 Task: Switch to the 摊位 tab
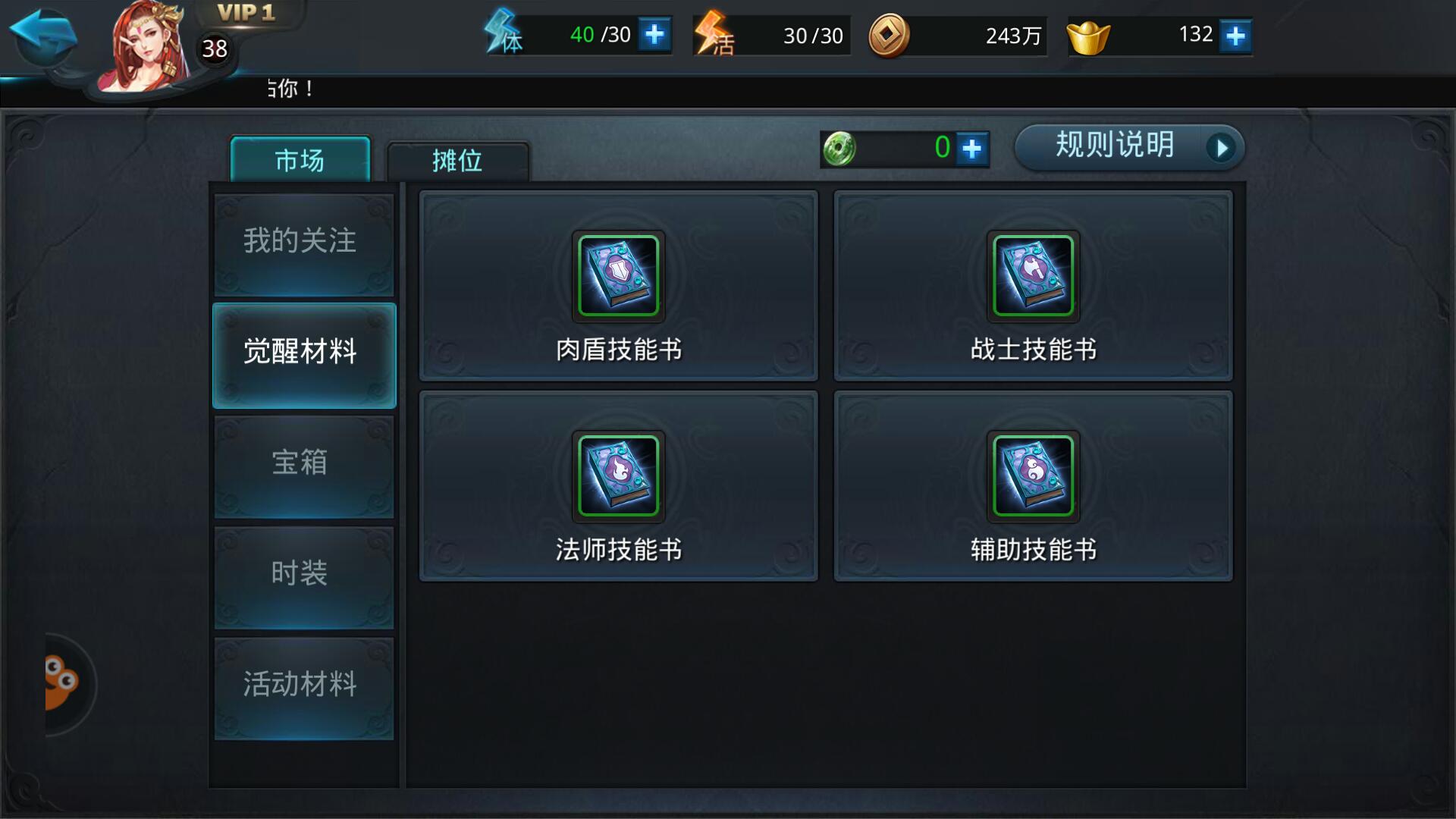point(459,161)
